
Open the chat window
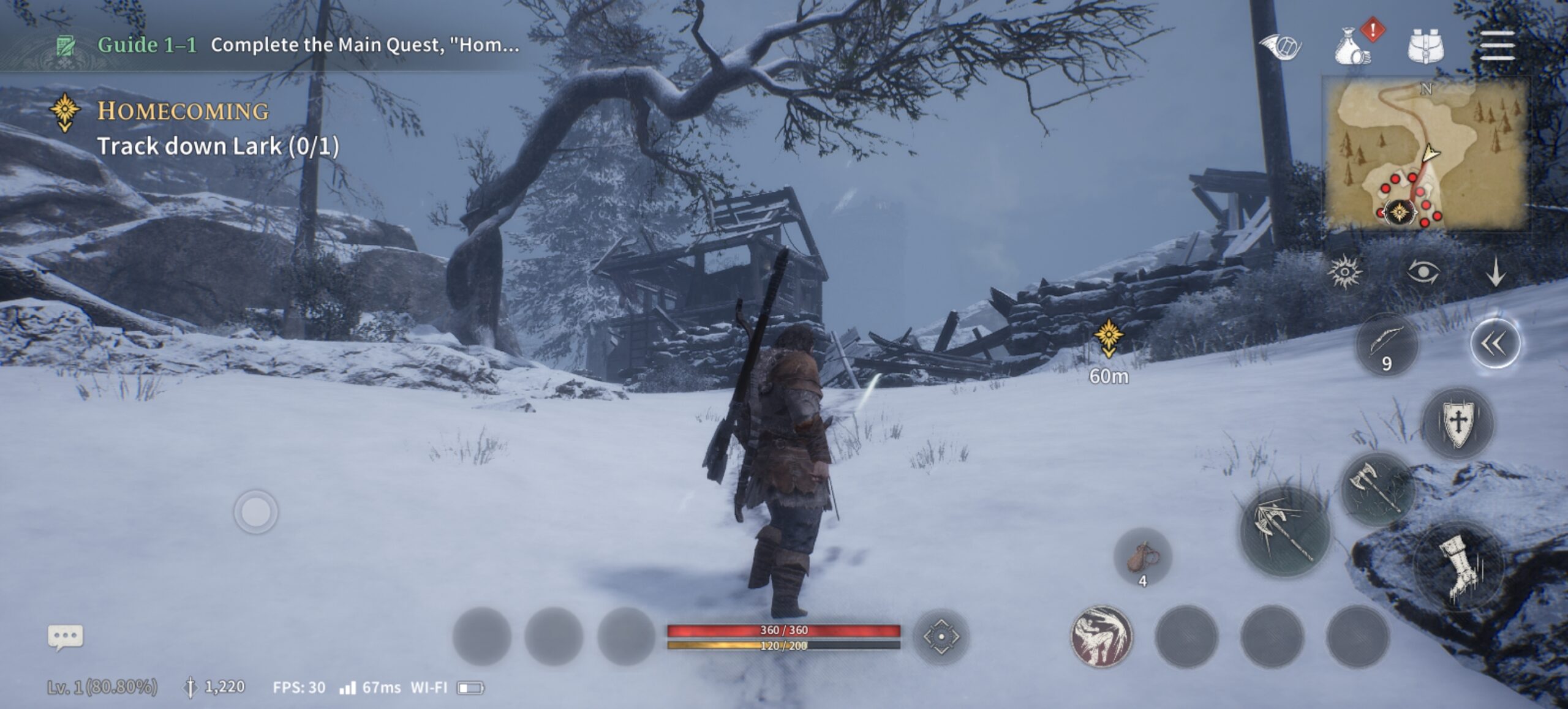(x=66, y=637)
